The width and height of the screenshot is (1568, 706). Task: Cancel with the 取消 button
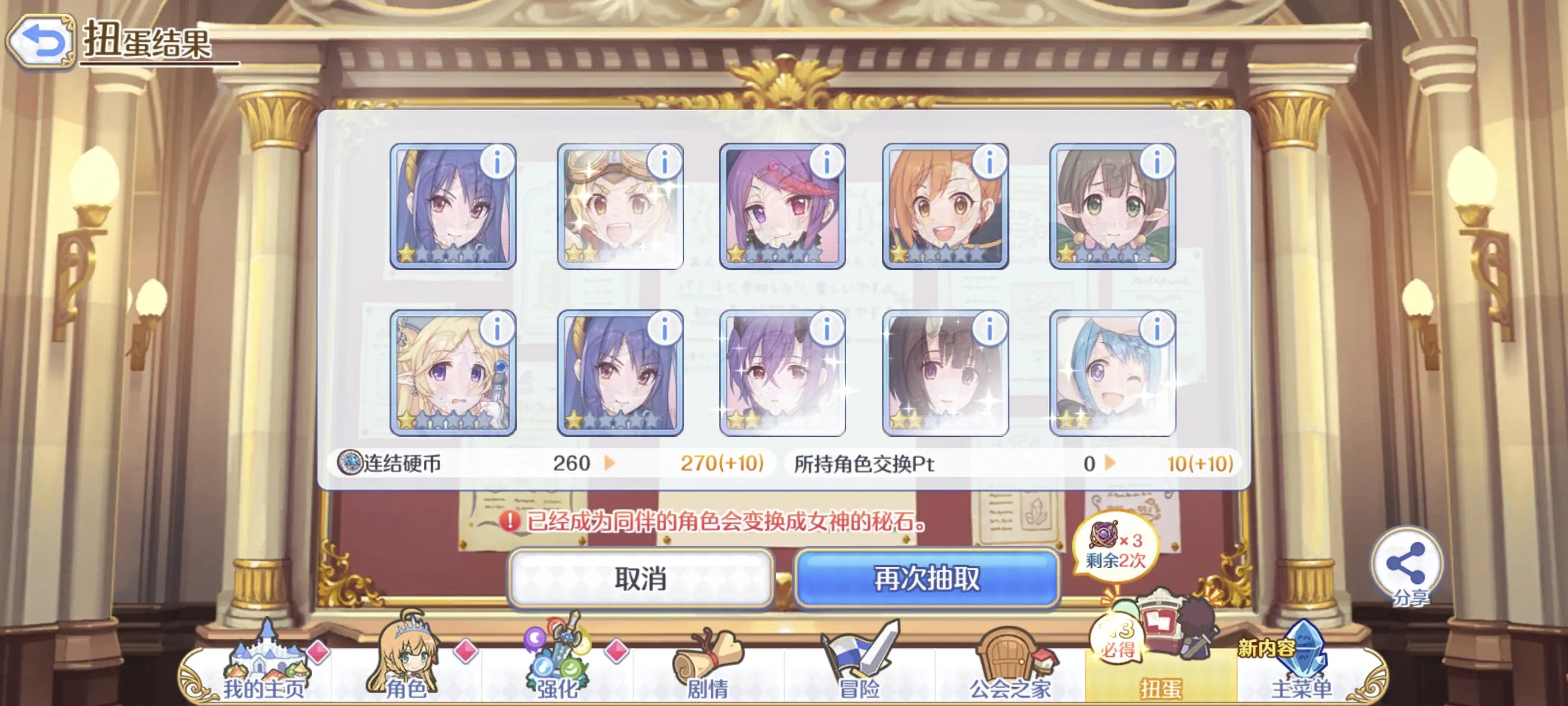click(640, 578)
